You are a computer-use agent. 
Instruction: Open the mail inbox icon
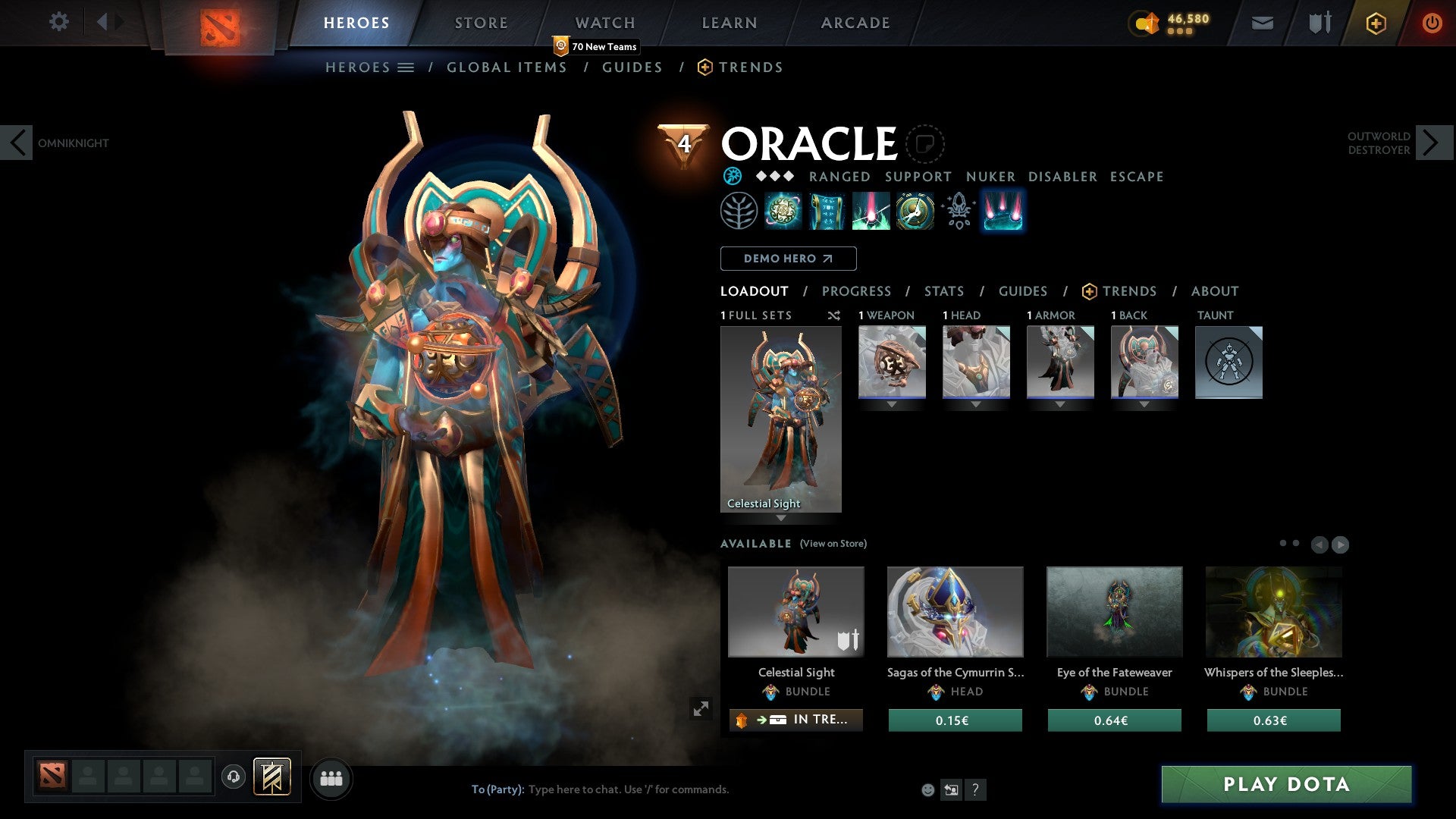1261,22
